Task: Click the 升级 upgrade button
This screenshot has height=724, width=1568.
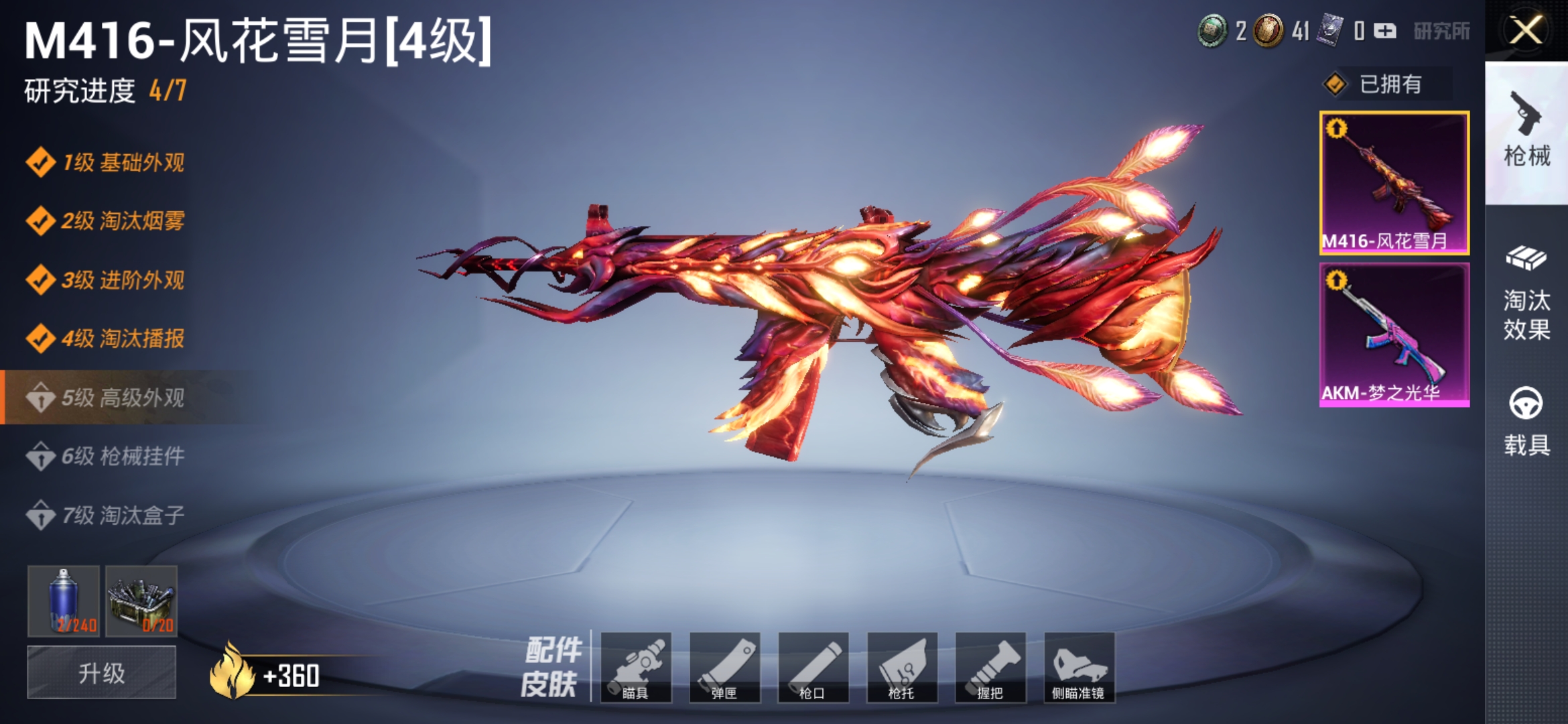Action: (102, 672)
